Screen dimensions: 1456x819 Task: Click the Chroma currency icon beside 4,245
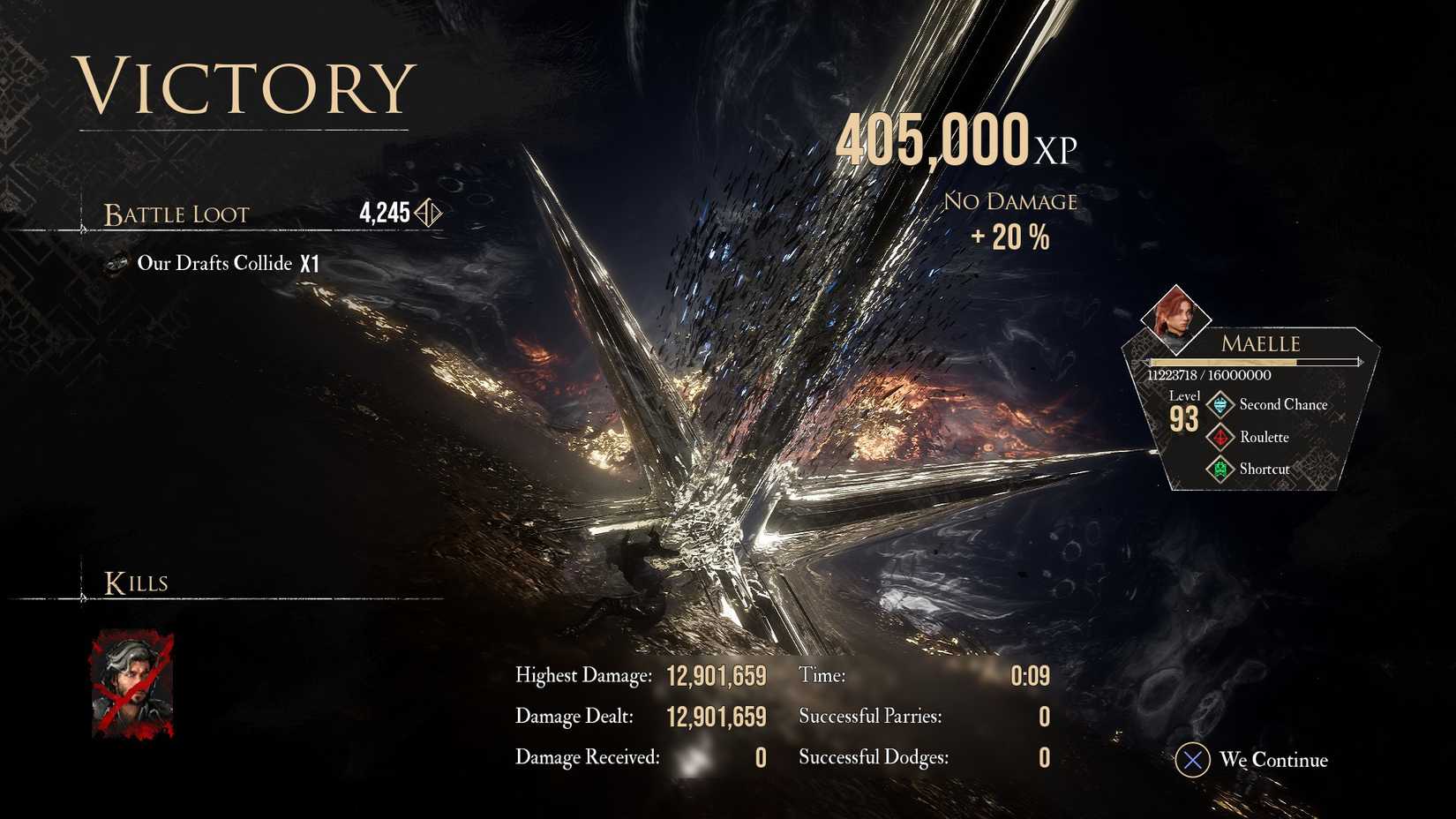426,213
